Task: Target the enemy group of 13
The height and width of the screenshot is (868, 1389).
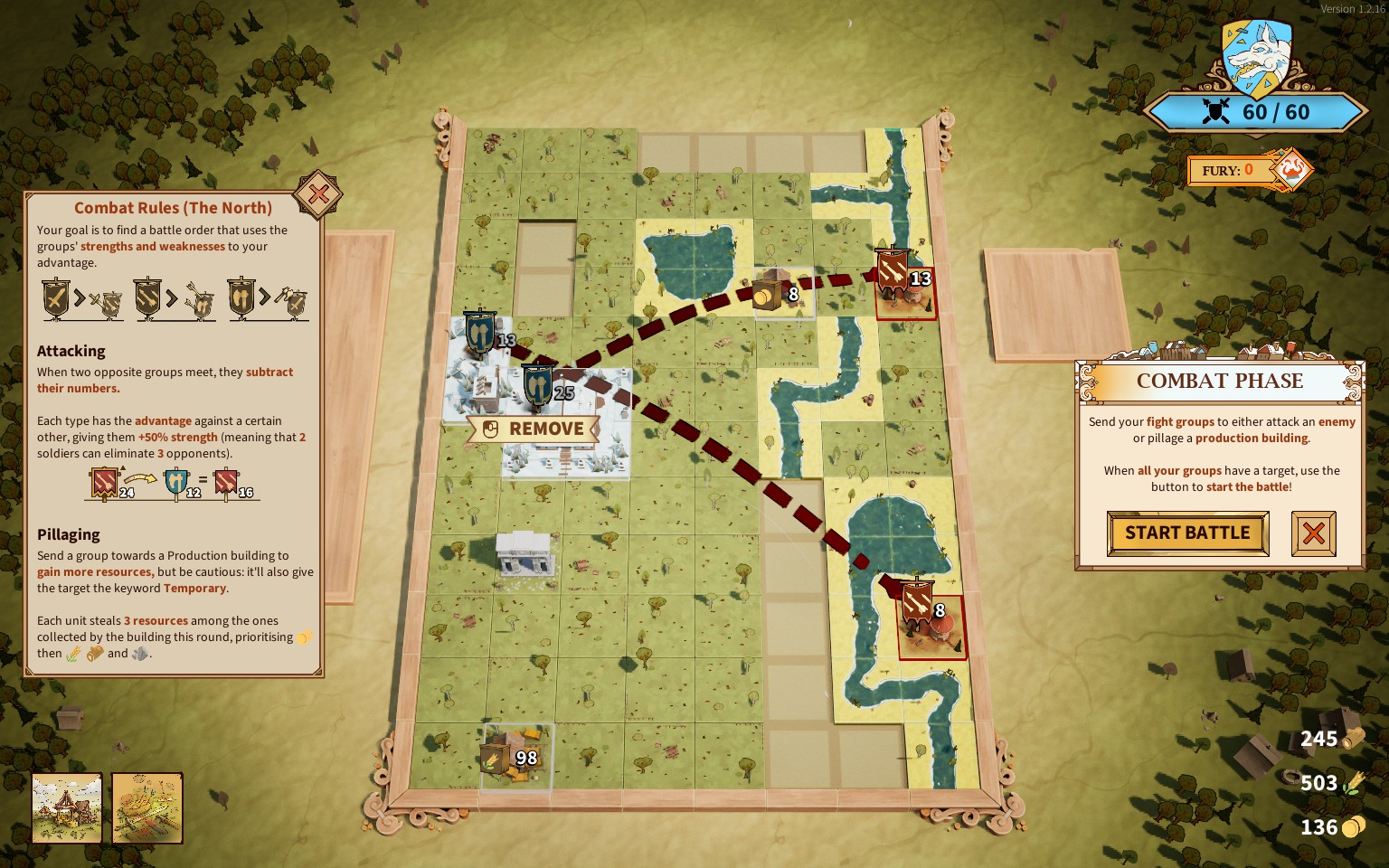Action: tap(894, 272)
